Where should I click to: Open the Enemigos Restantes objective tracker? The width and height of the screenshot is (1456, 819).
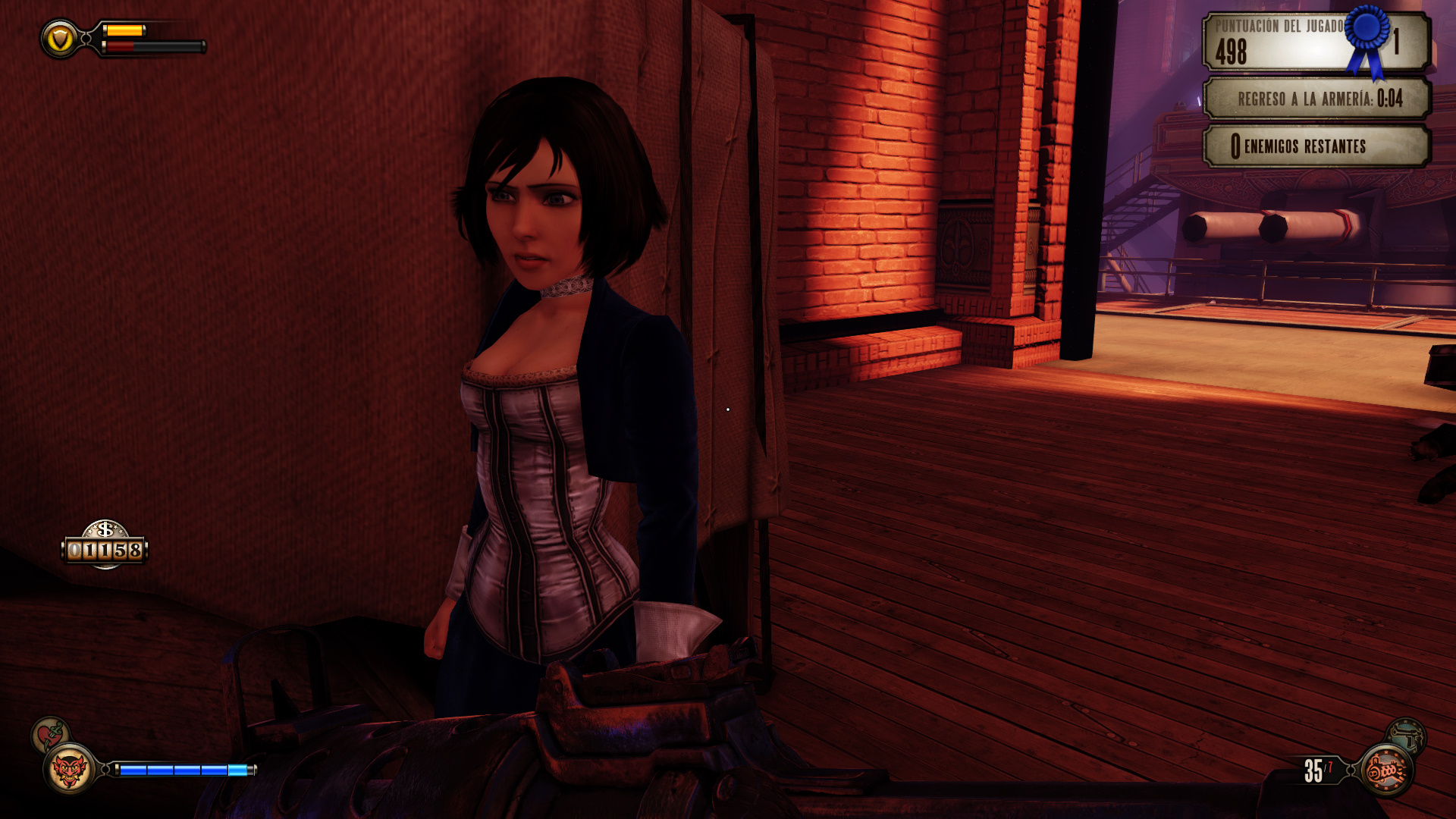coord(1316,146)
